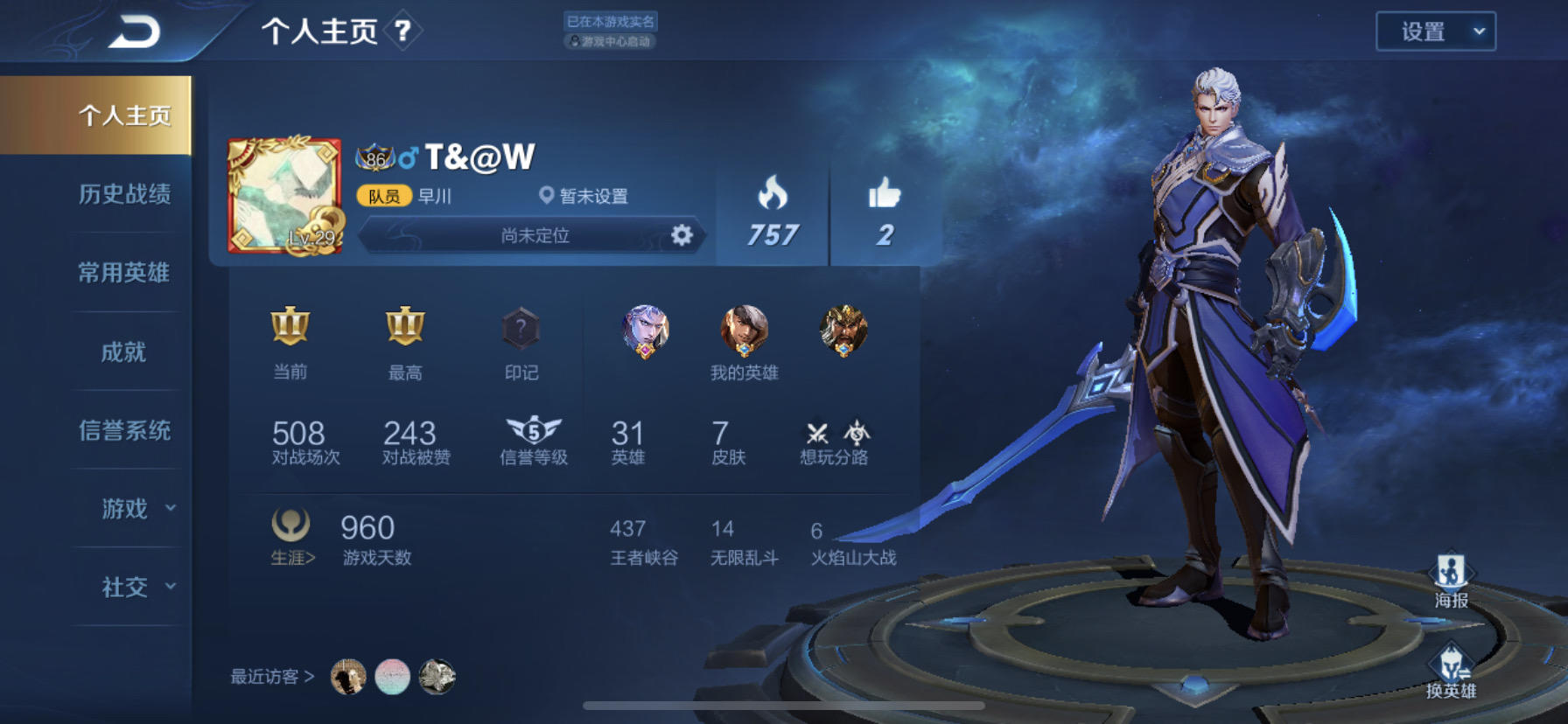Open the 印记 badge slot
The image size is (1568, 724).
(x=521, y=329)
